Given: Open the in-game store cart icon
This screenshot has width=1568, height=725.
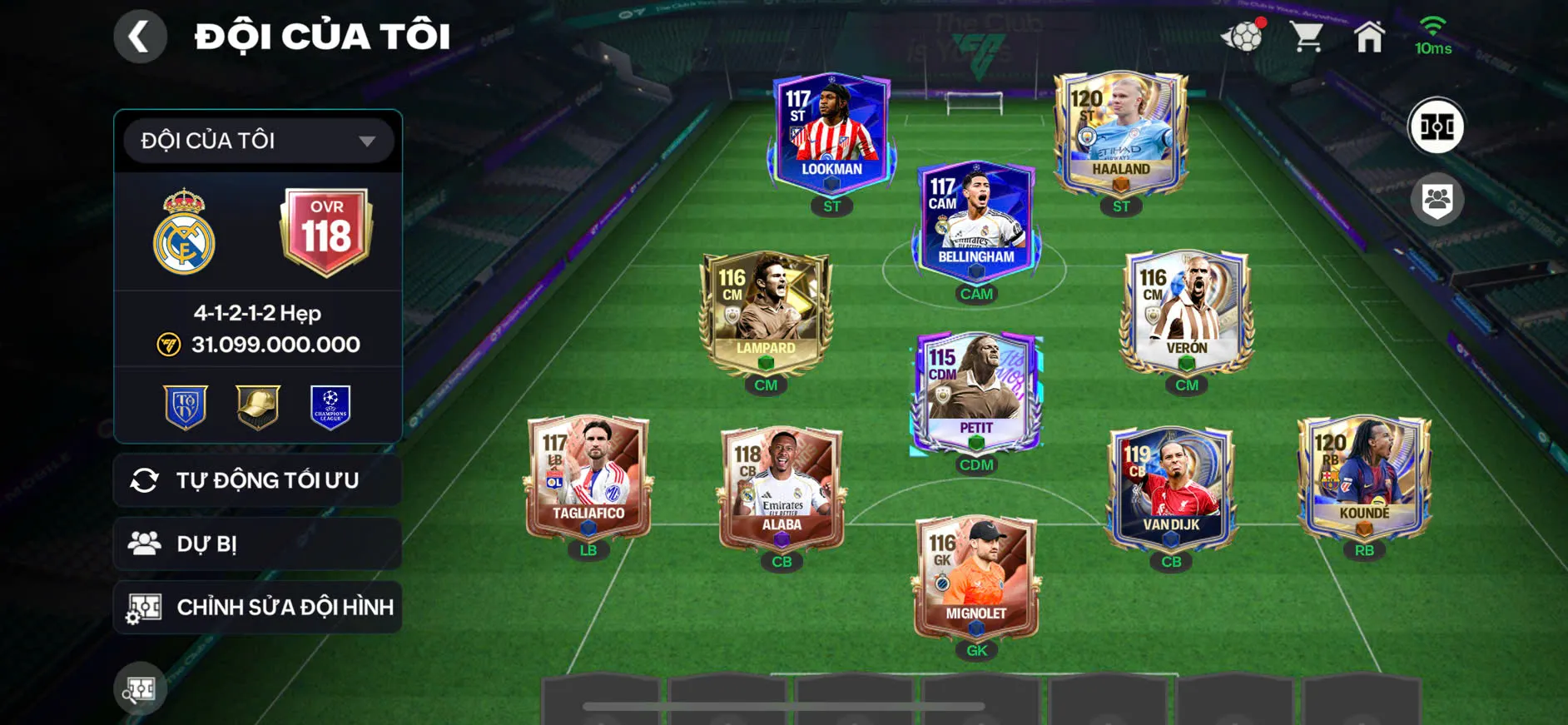Looking at the screenshot, I should click(1309, 36).
